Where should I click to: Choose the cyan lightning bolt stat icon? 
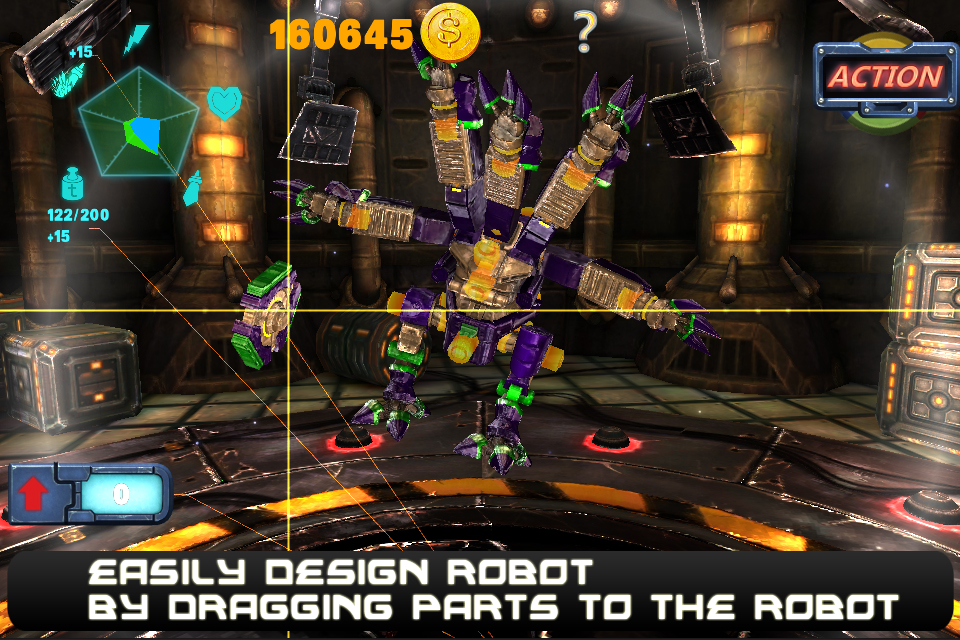(135, 40)
